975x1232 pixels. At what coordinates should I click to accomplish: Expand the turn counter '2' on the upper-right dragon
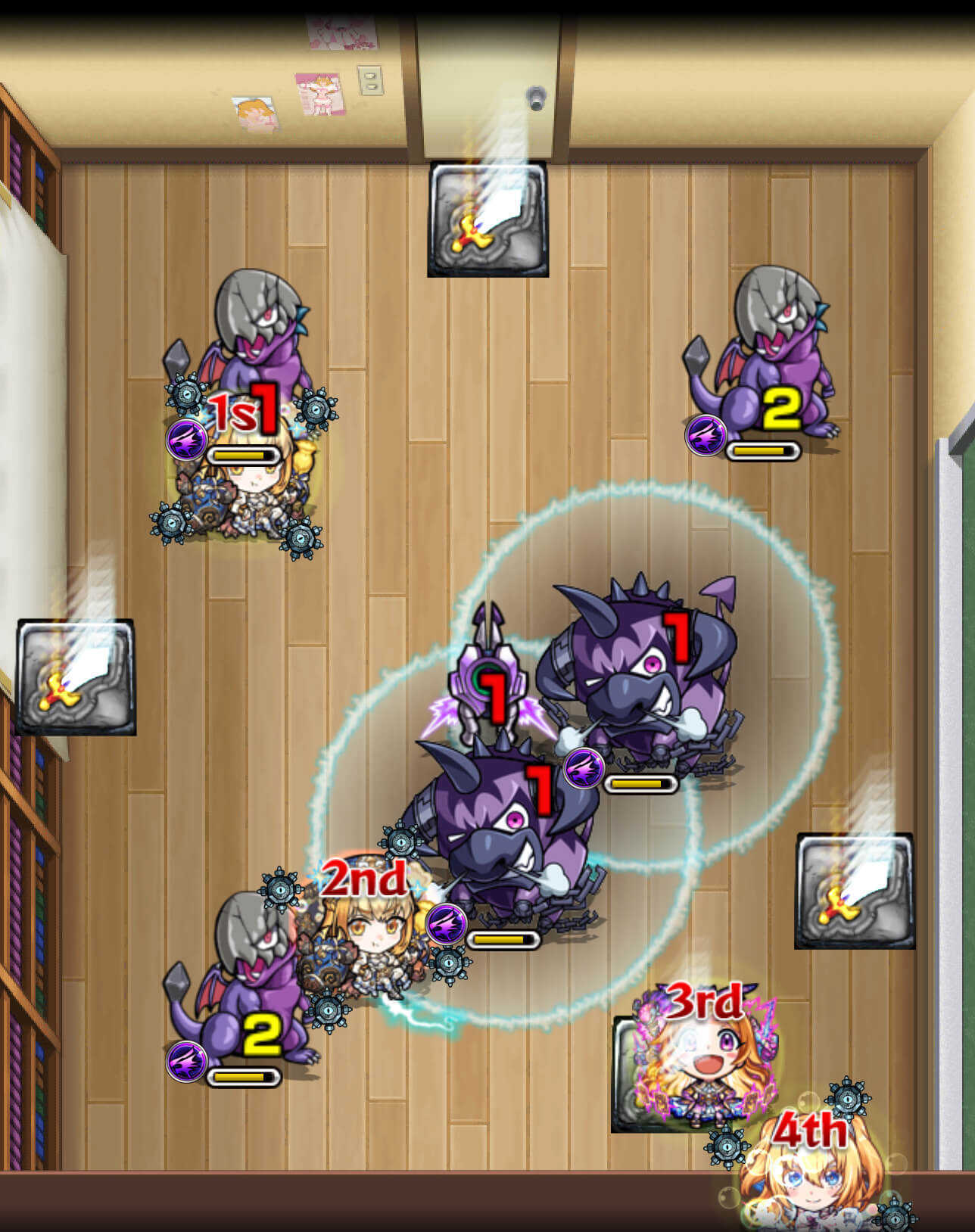pos(781,409)
